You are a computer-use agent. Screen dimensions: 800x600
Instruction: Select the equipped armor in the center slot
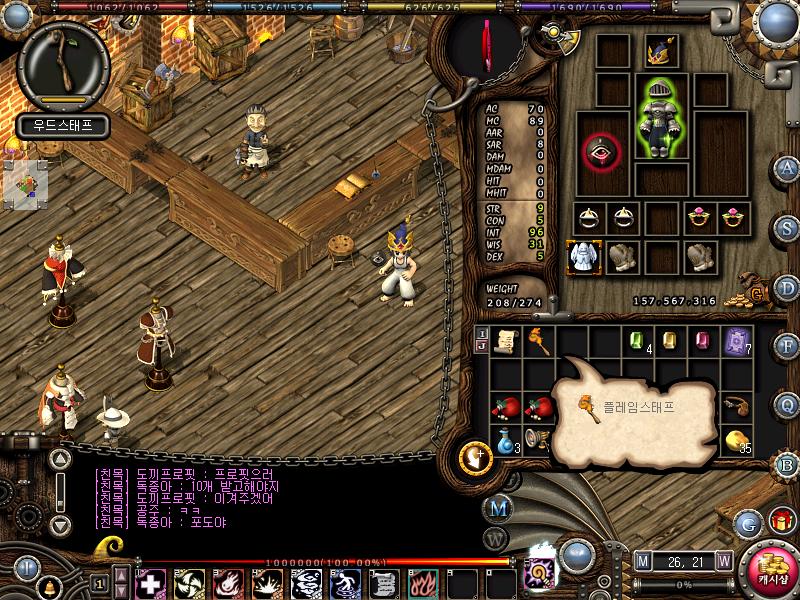(x=661, y=118)
